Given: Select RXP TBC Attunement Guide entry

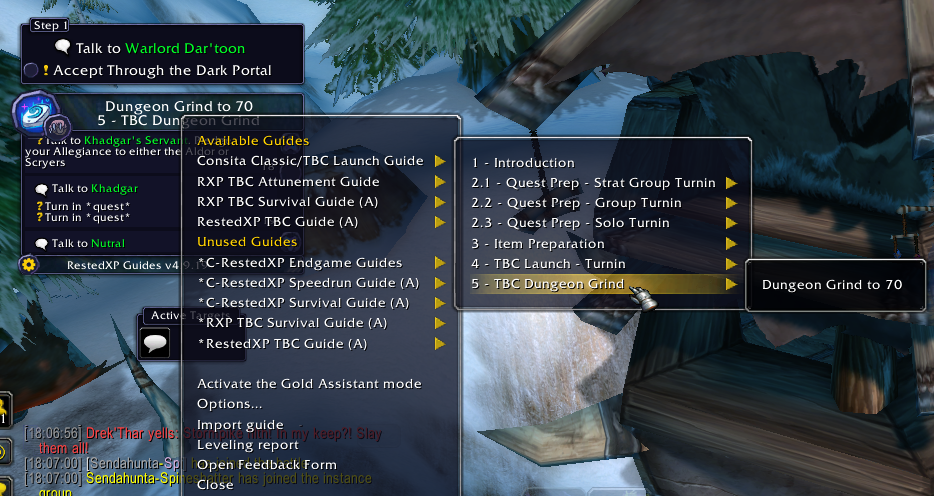Looking at the screenshot, I should click(x=289, y=182).
